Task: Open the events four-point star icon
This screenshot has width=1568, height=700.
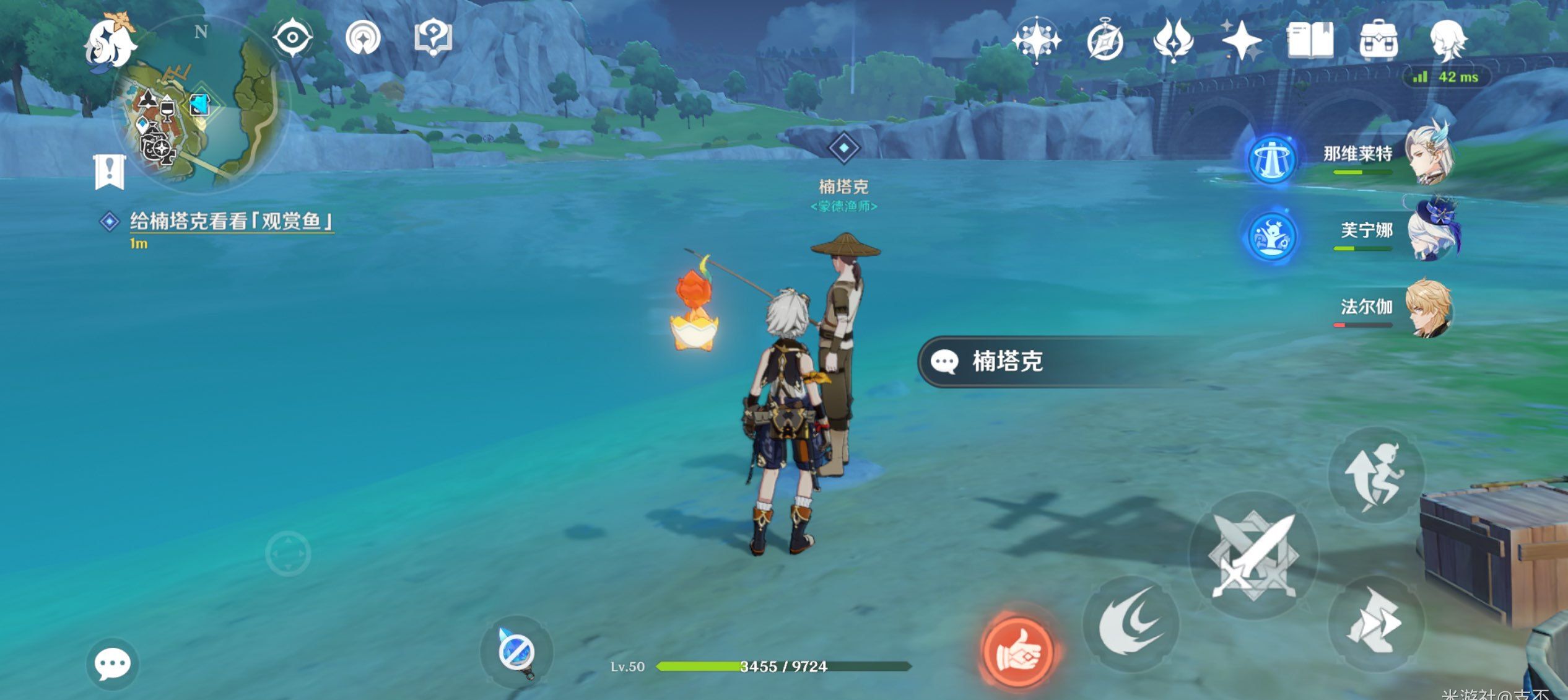Action: [1241, 41]
